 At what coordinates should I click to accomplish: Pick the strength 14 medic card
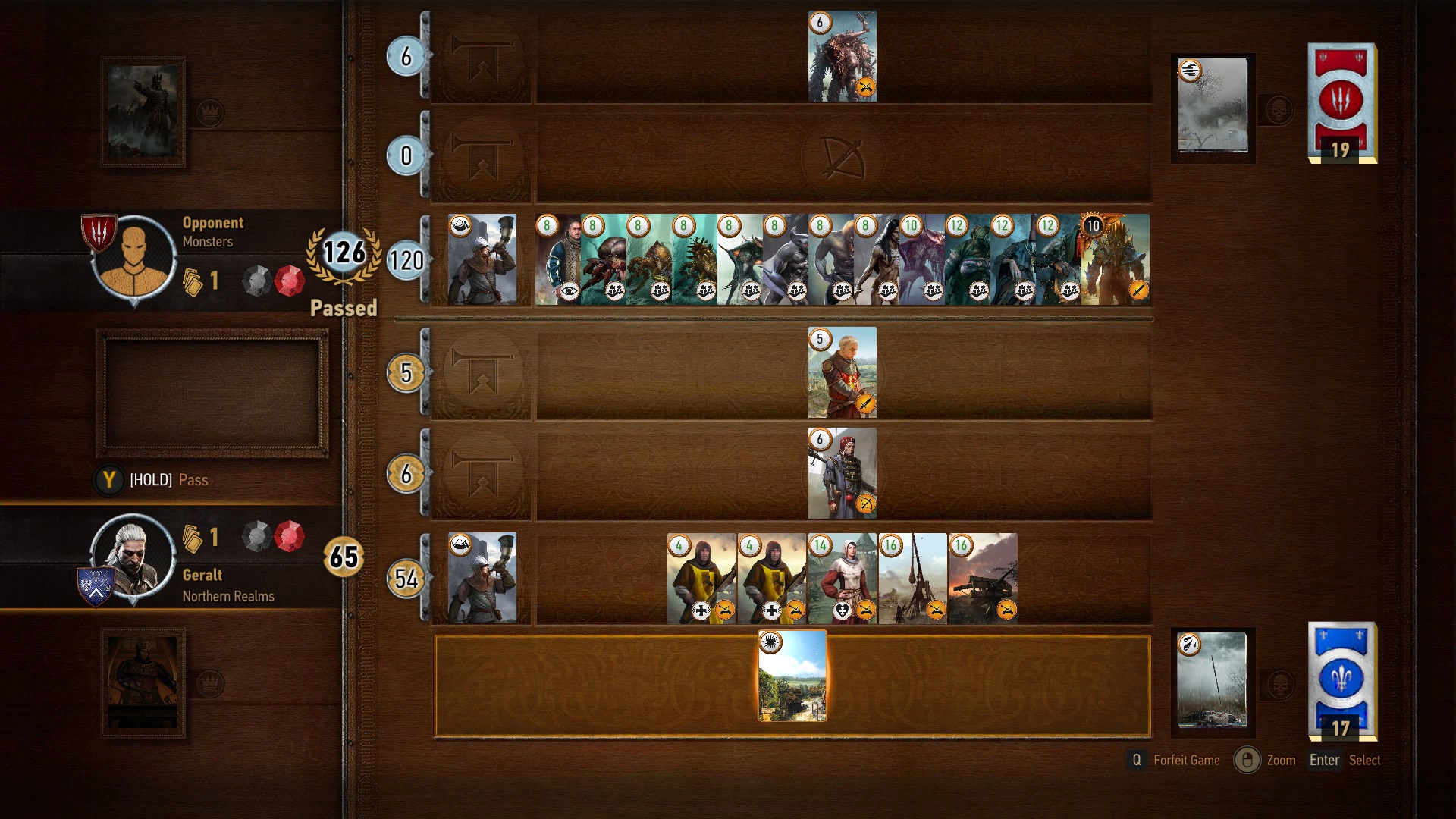click(x=842, y=579)
